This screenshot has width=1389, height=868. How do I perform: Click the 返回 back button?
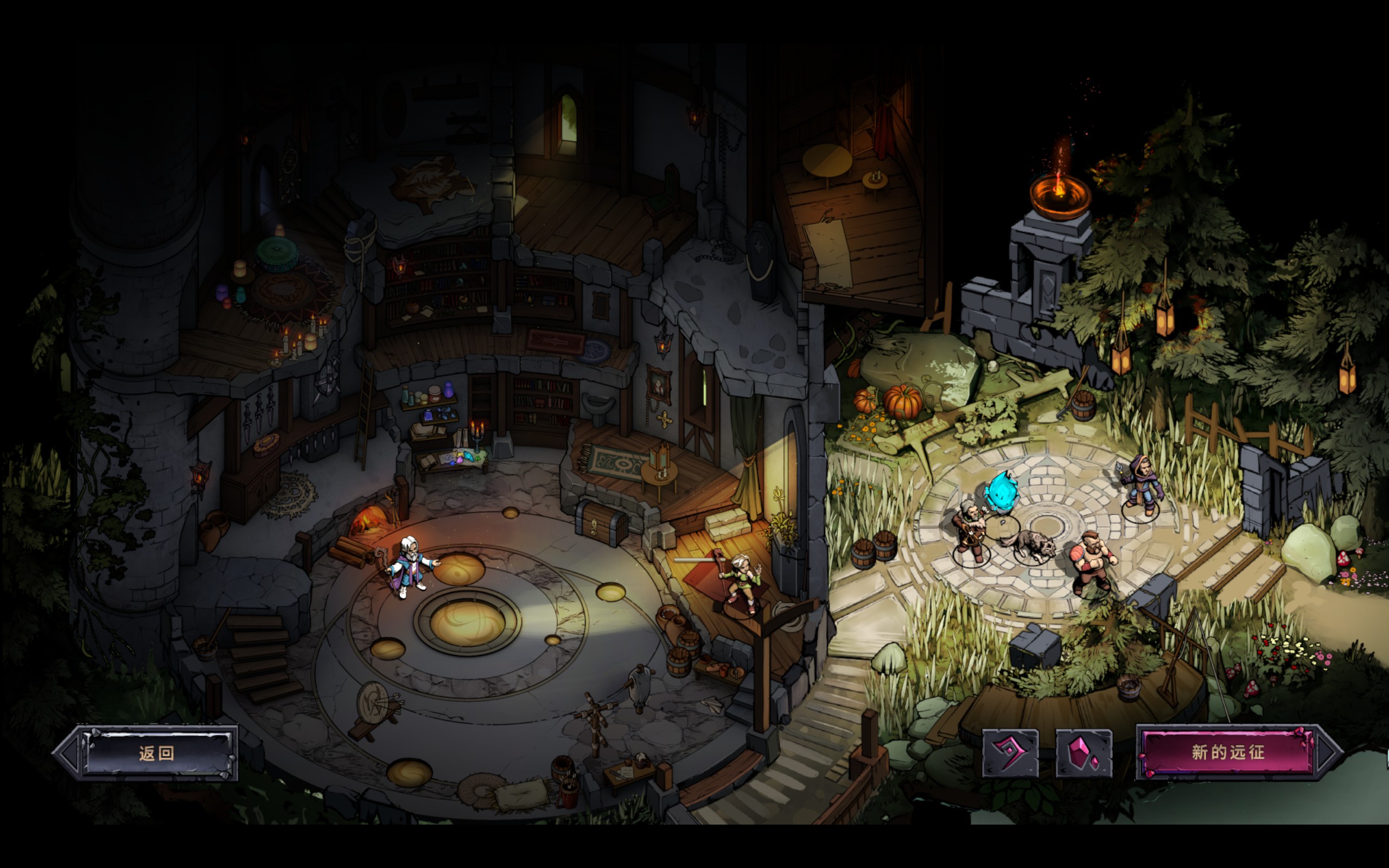156,753
